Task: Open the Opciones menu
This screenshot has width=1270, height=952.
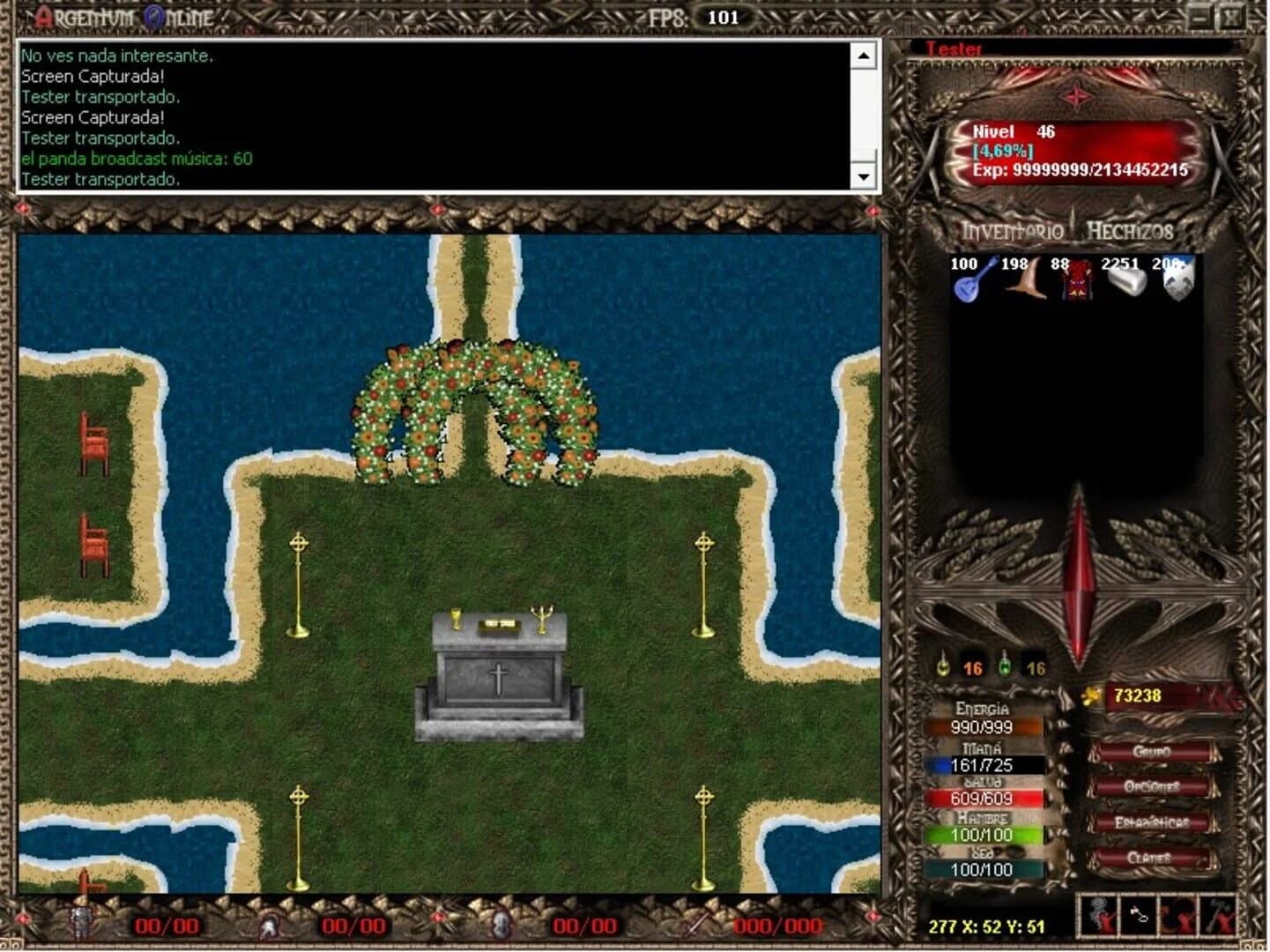Action: point(1152,784)
